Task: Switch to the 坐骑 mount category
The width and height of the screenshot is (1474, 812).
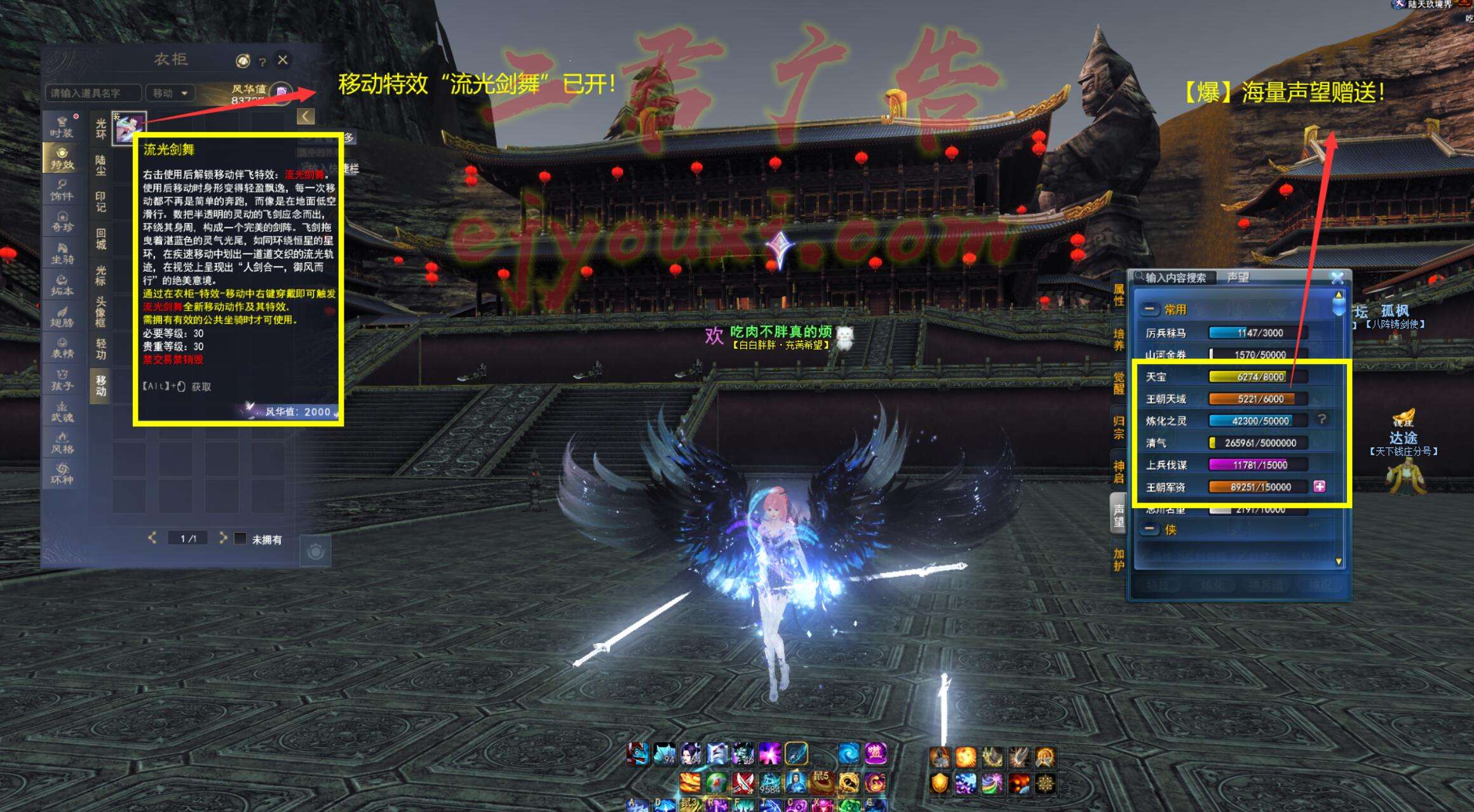Action: (62, 254)
